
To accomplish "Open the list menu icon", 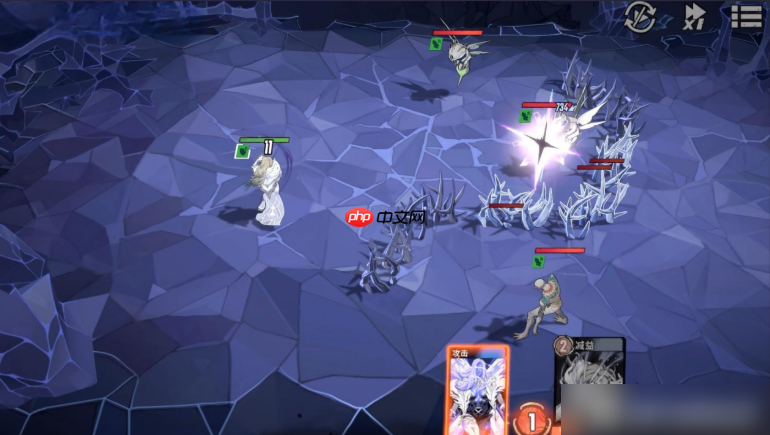I will click(746, 16).
